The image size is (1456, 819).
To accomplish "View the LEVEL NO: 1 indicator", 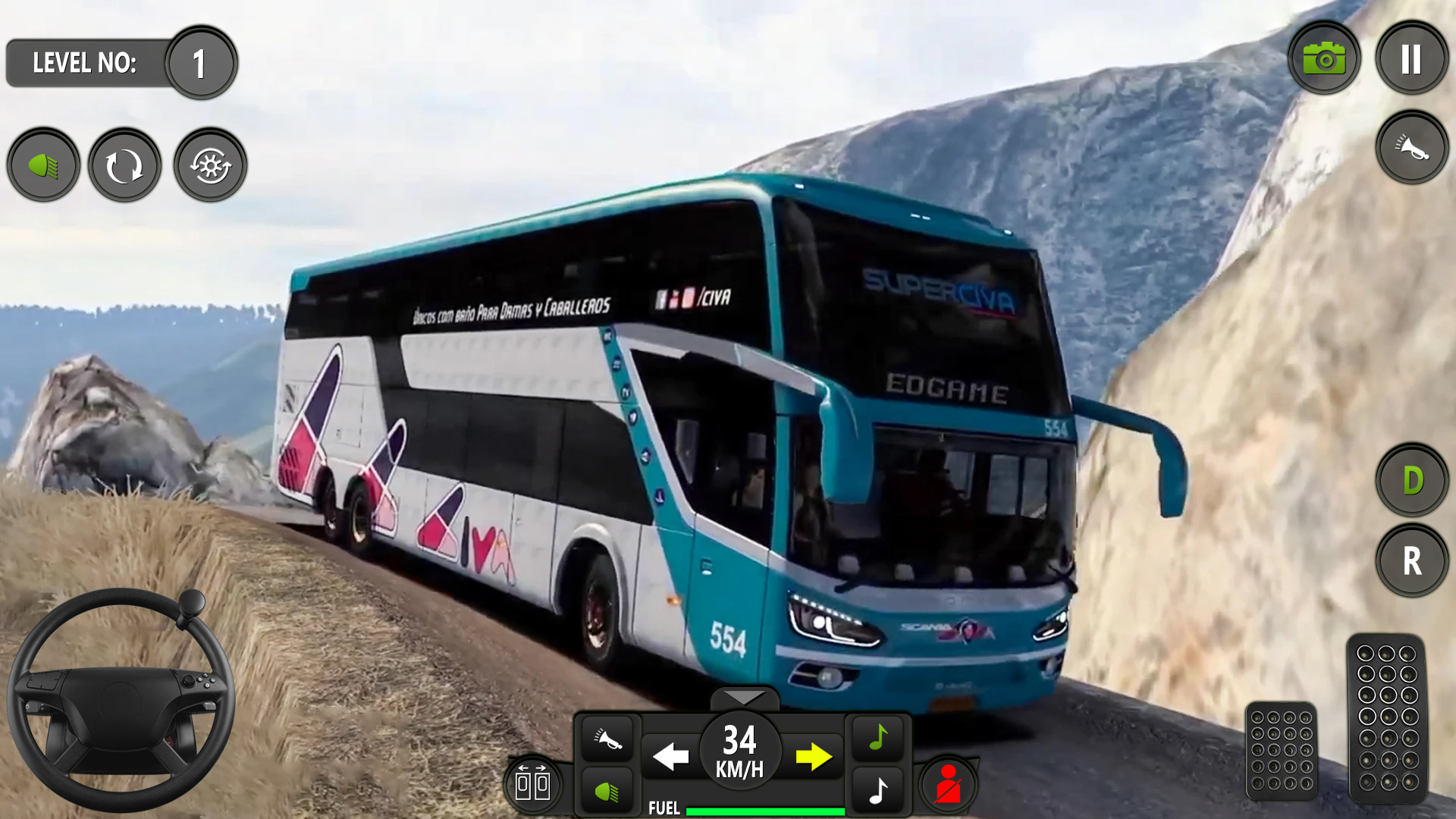I will [121, 63].
